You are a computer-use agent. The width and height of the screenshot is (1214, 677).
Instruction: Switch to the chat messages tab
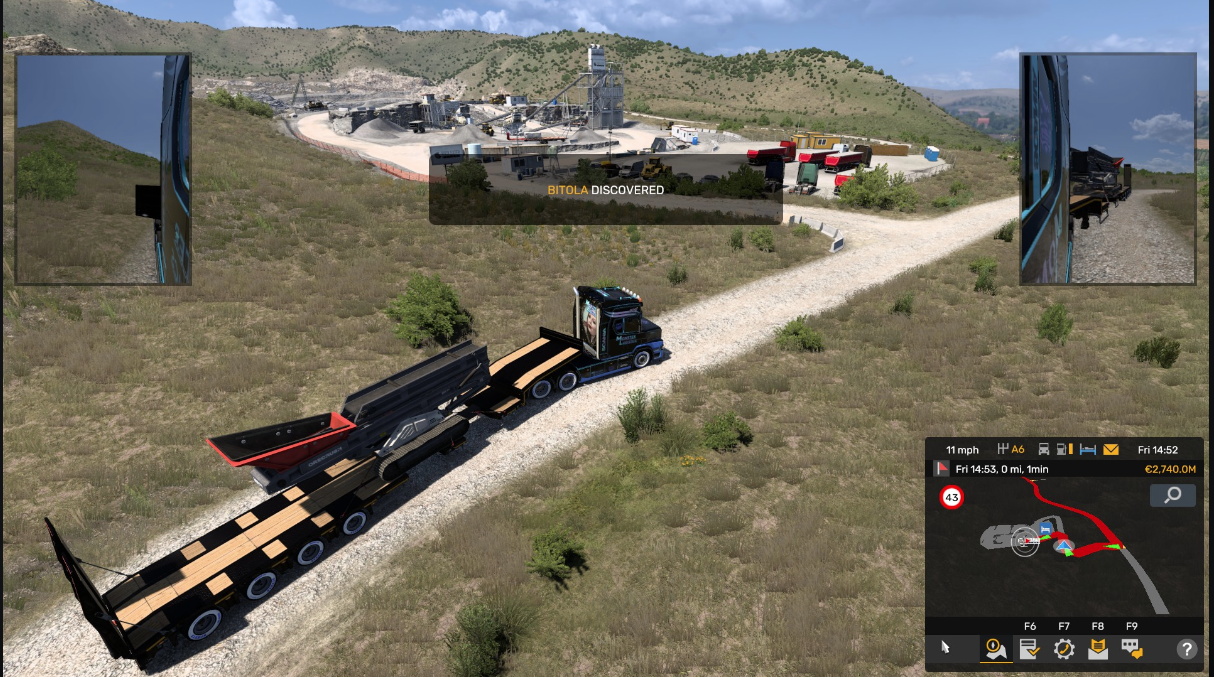[1131, 648]
